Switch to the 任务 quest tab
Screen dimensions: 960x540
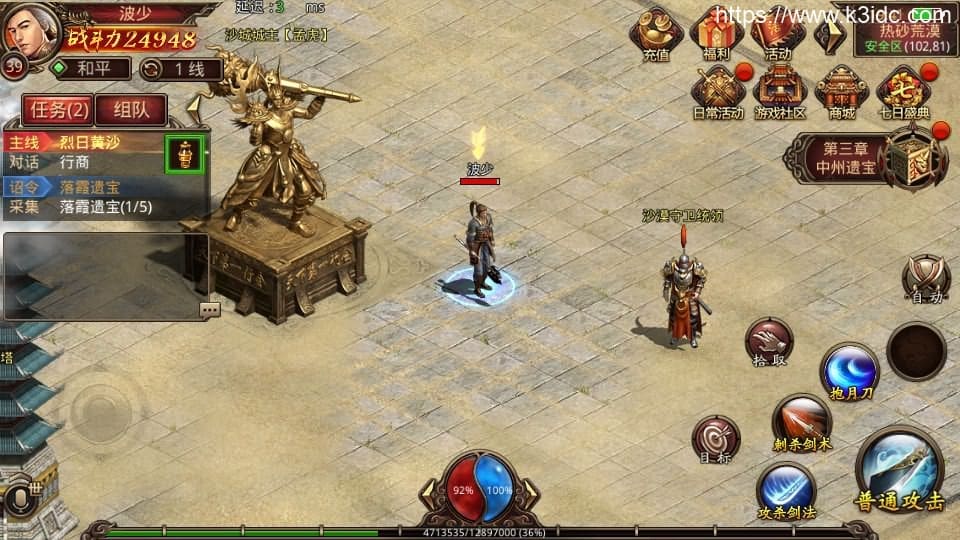pos(56,109)
